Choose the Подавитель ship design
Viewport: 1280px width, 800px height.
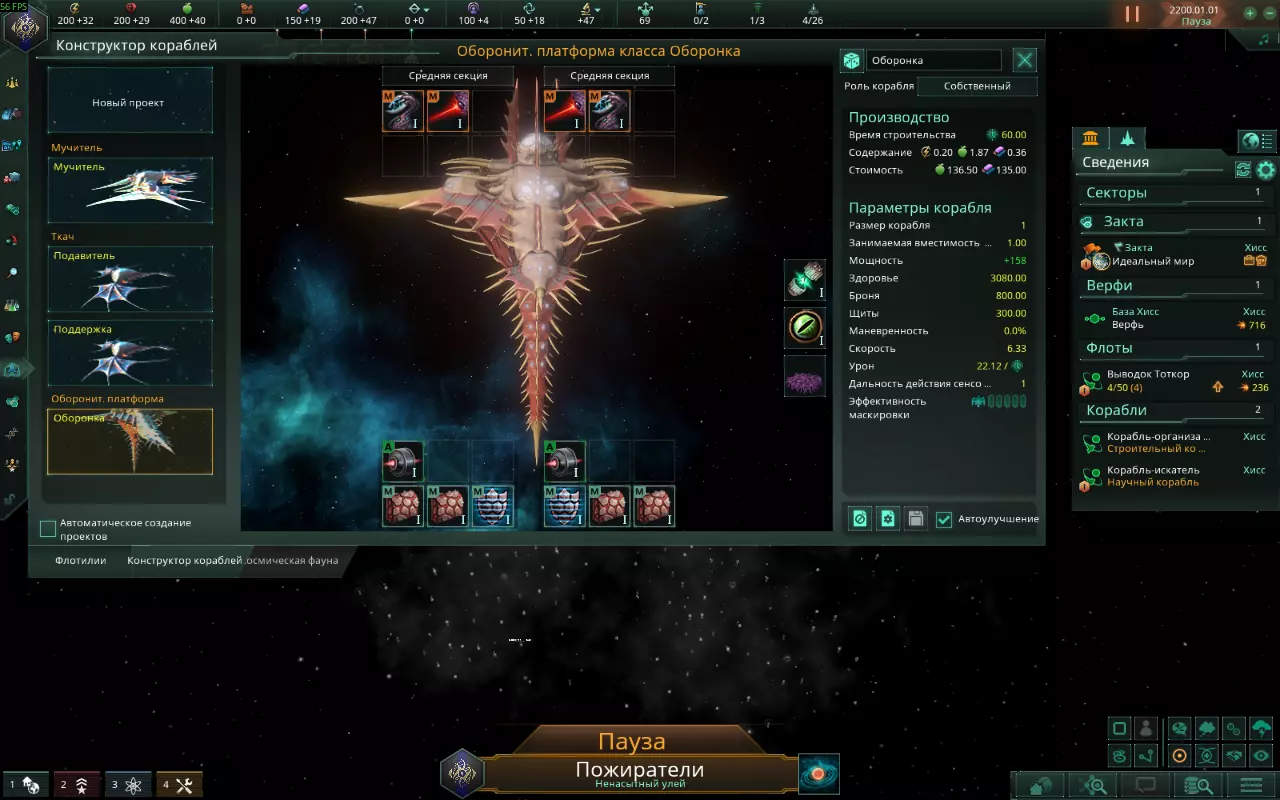[130, 279]
